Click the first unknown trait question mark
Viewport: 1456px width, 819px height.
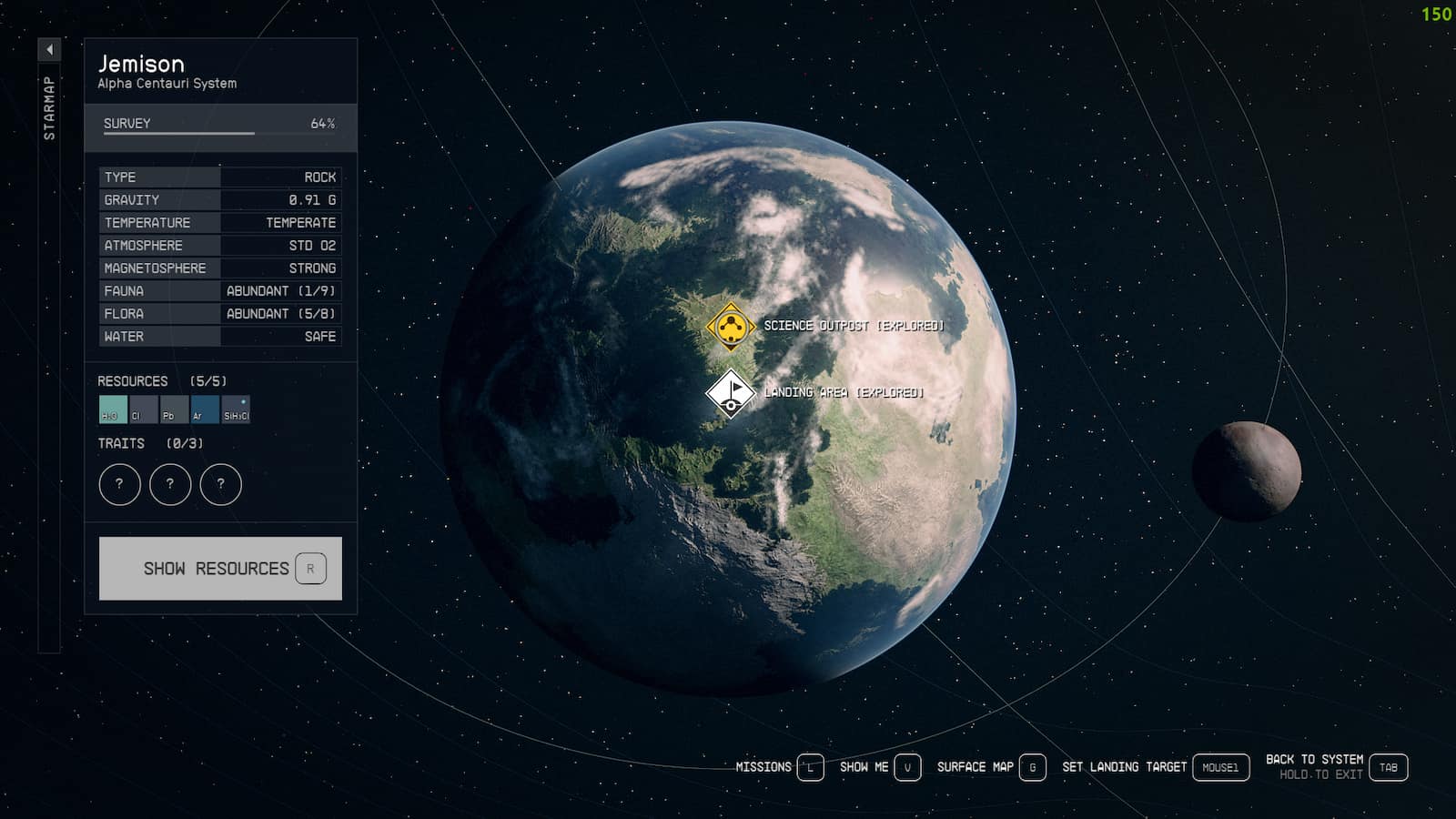point(119,484)
